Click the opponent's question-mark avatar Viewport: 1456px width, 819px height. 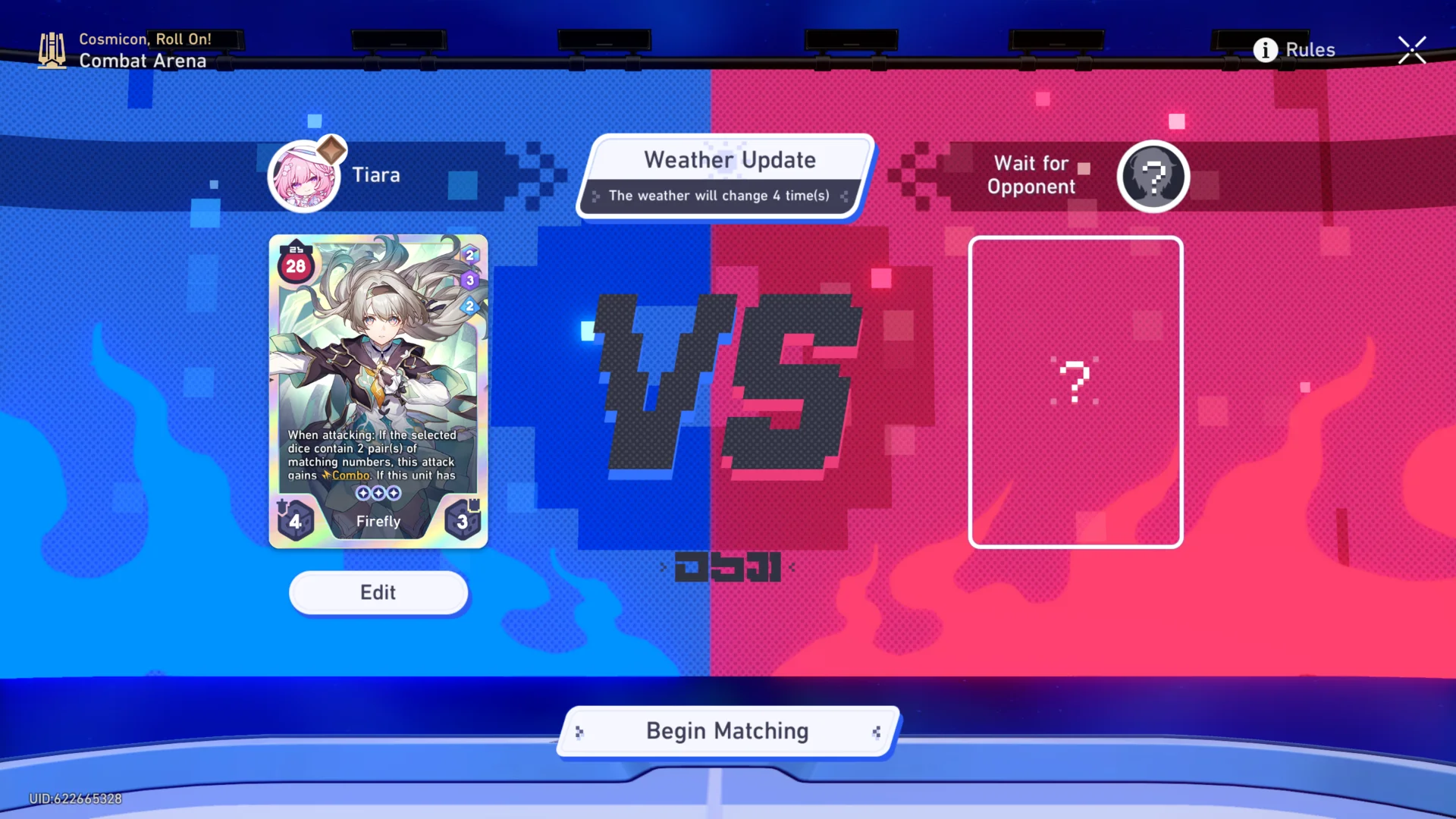click(1153, 175)
